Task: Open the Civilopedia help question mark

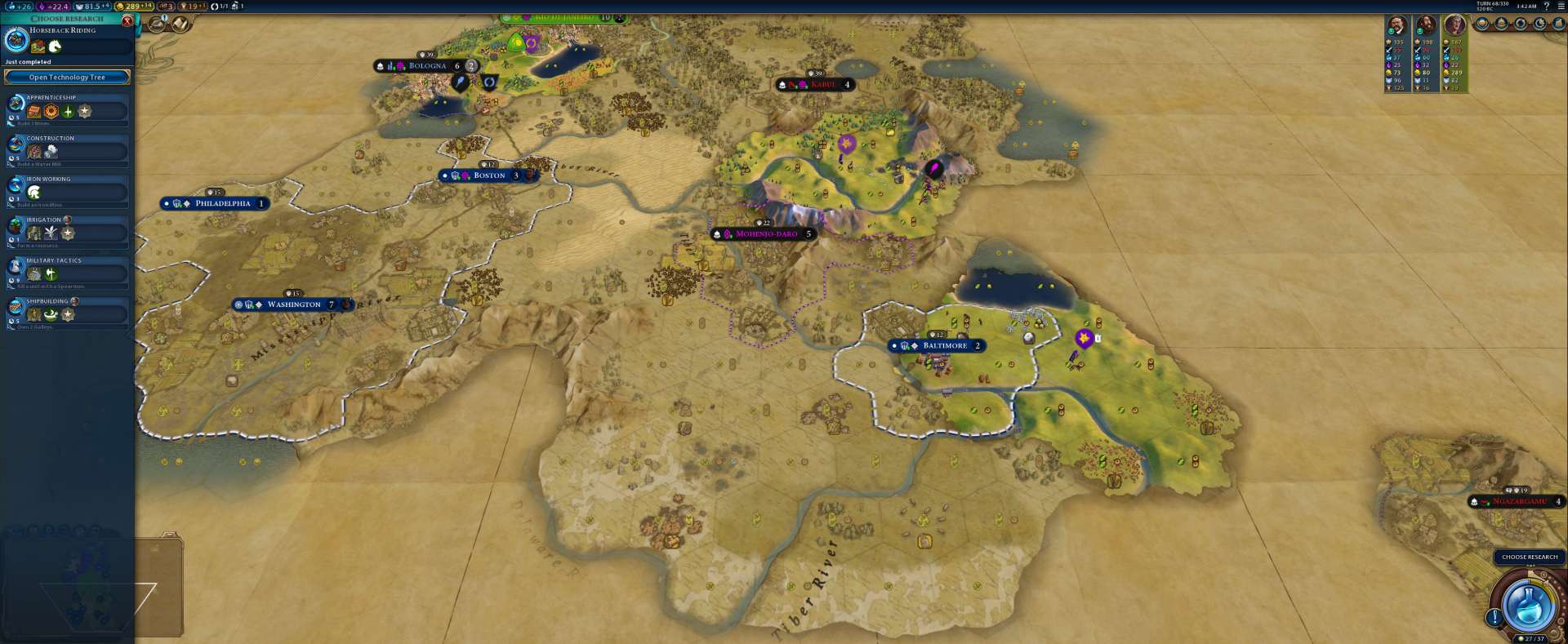Action: coord(1547,7)
